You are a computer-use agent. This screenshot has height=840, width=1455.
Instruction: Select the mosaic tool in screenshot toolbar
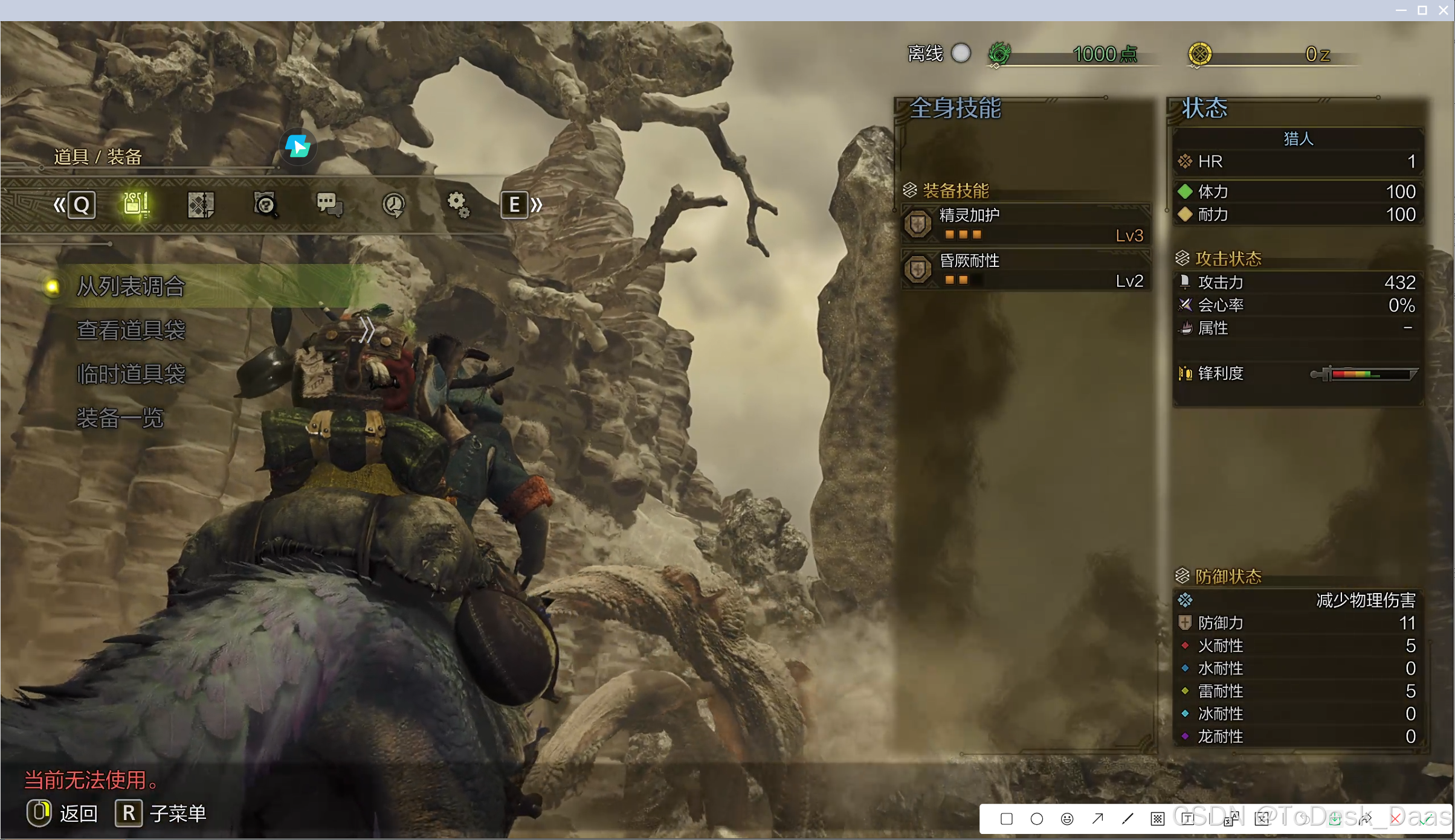(x=1157, y=819)
